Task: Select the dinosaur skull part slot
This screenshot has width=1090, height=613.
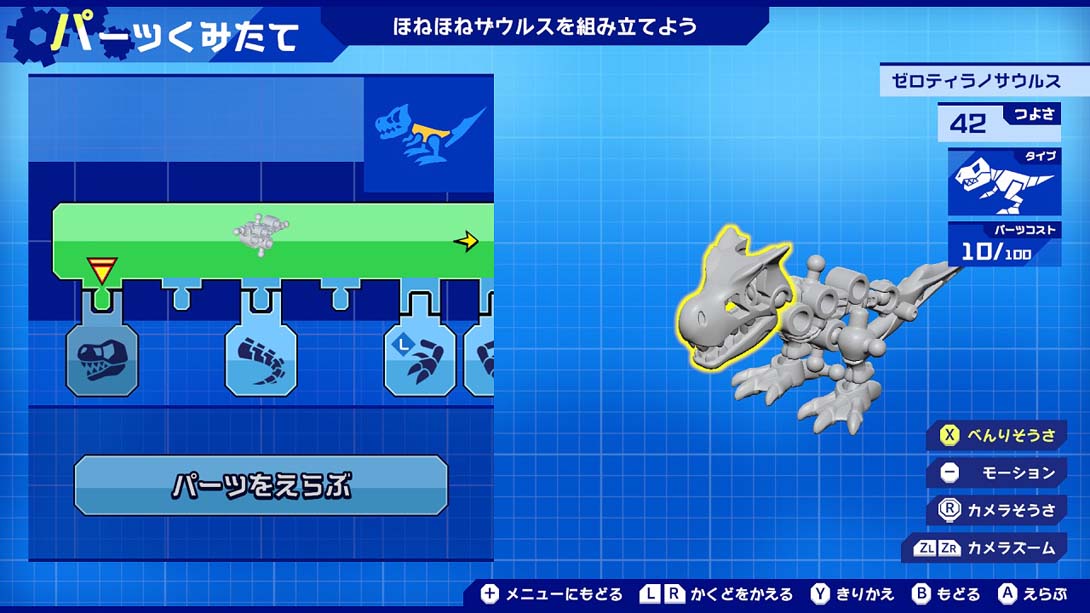Action: point(102,358)
